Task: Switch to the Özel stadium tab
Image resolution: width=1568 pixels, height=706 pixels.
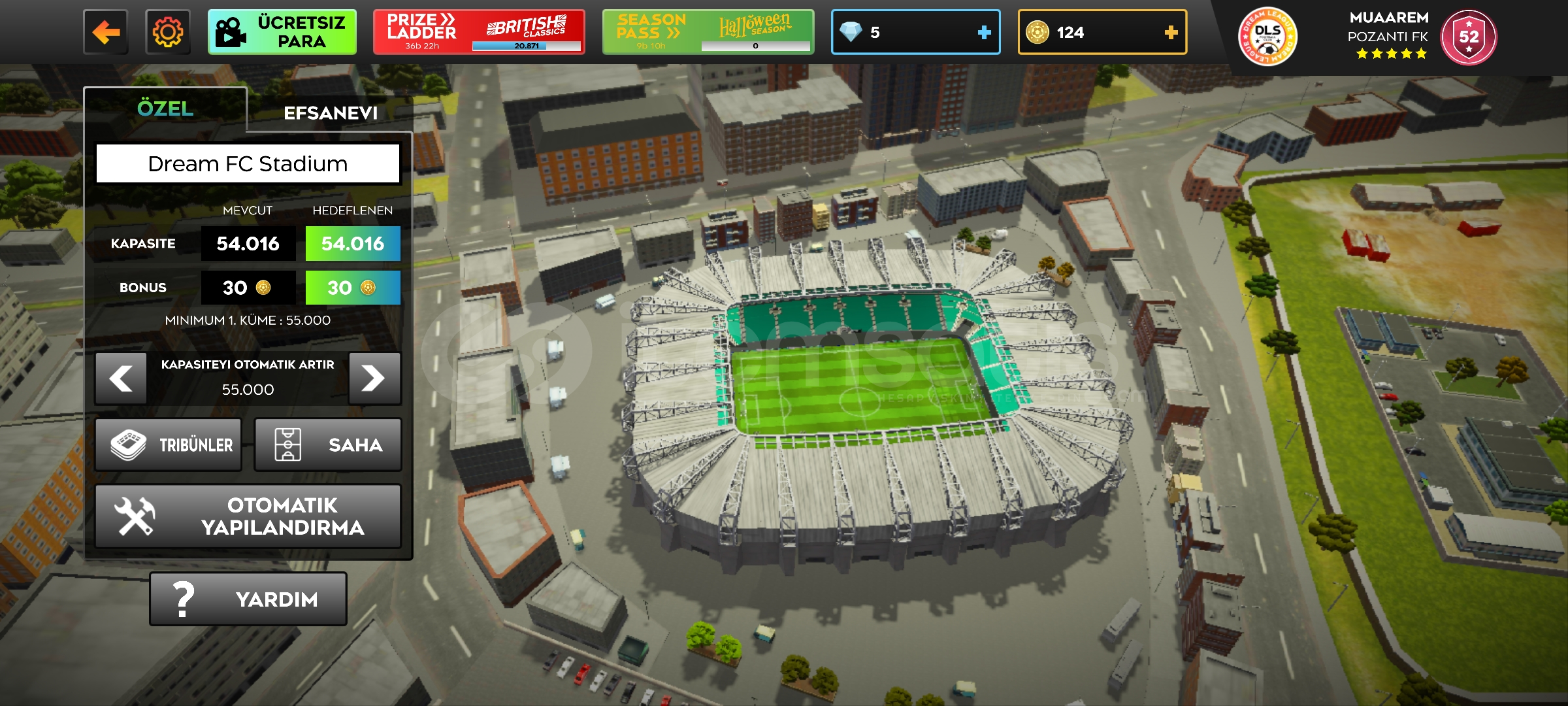Action: (165, 109)
